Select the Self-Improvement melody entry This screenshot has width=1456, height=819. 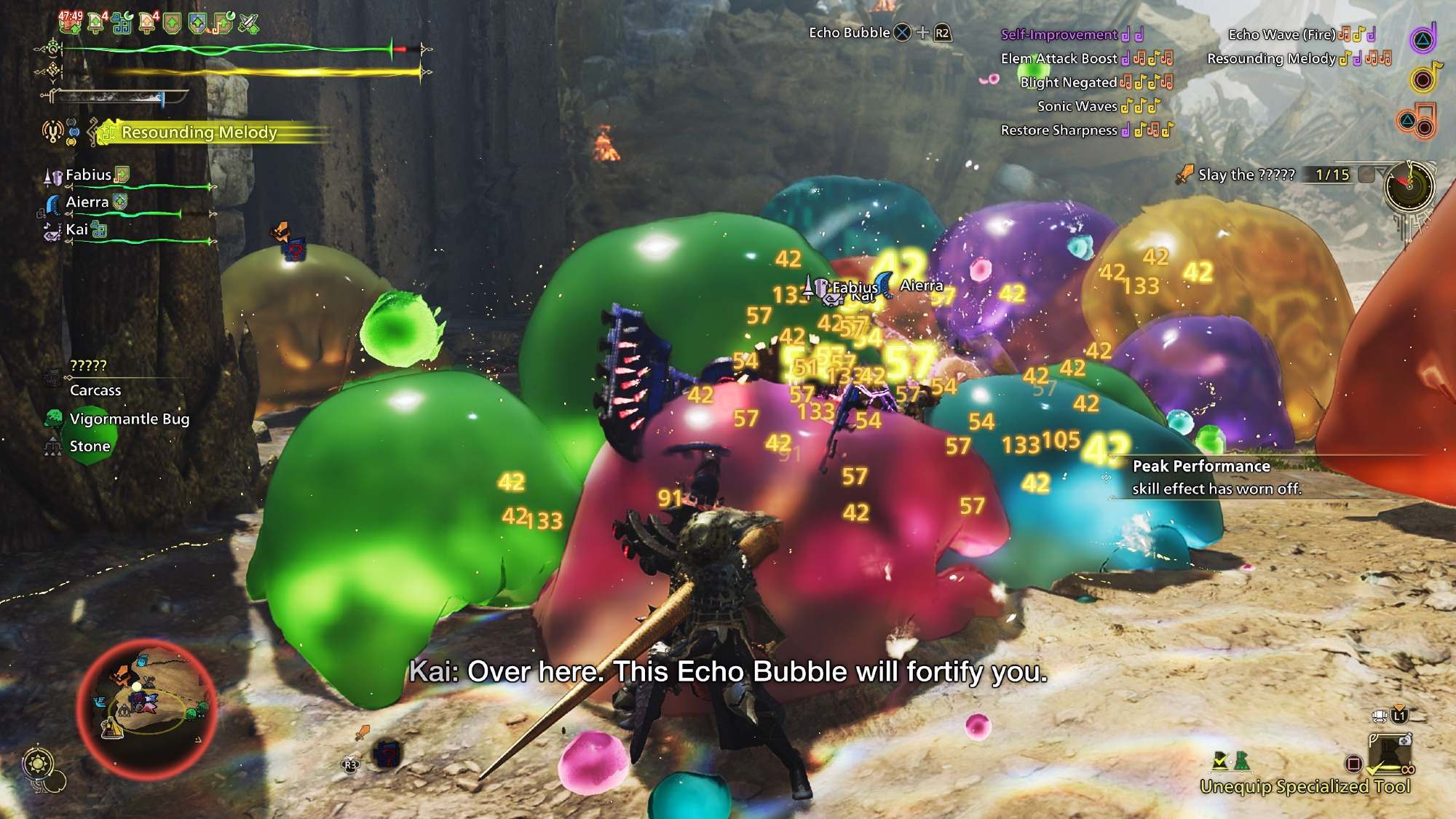click(1059, 34)
